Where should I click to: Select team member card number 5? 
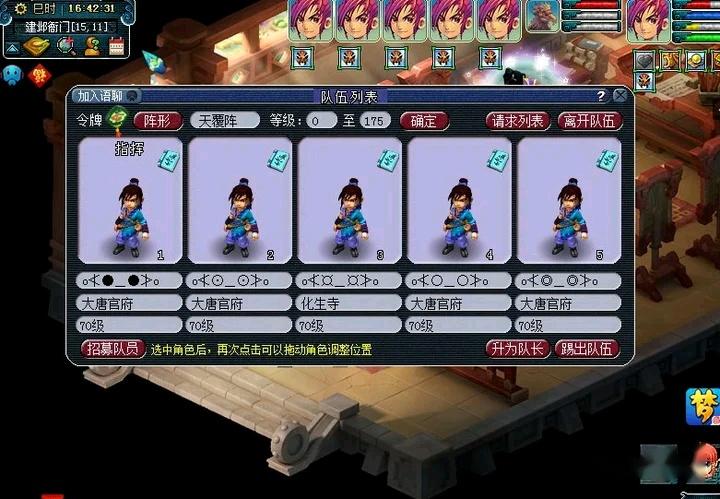pyautogui.click(x=568, y=200)
